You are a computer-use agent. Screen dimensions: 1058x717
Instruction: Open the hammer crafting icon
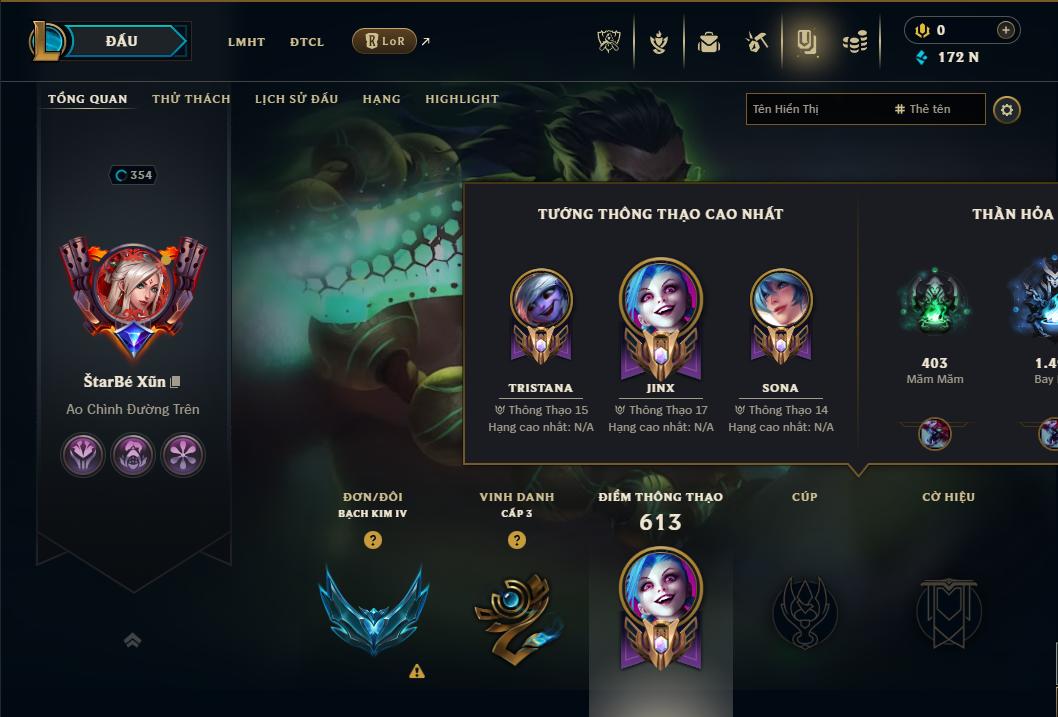pos(757,42)
